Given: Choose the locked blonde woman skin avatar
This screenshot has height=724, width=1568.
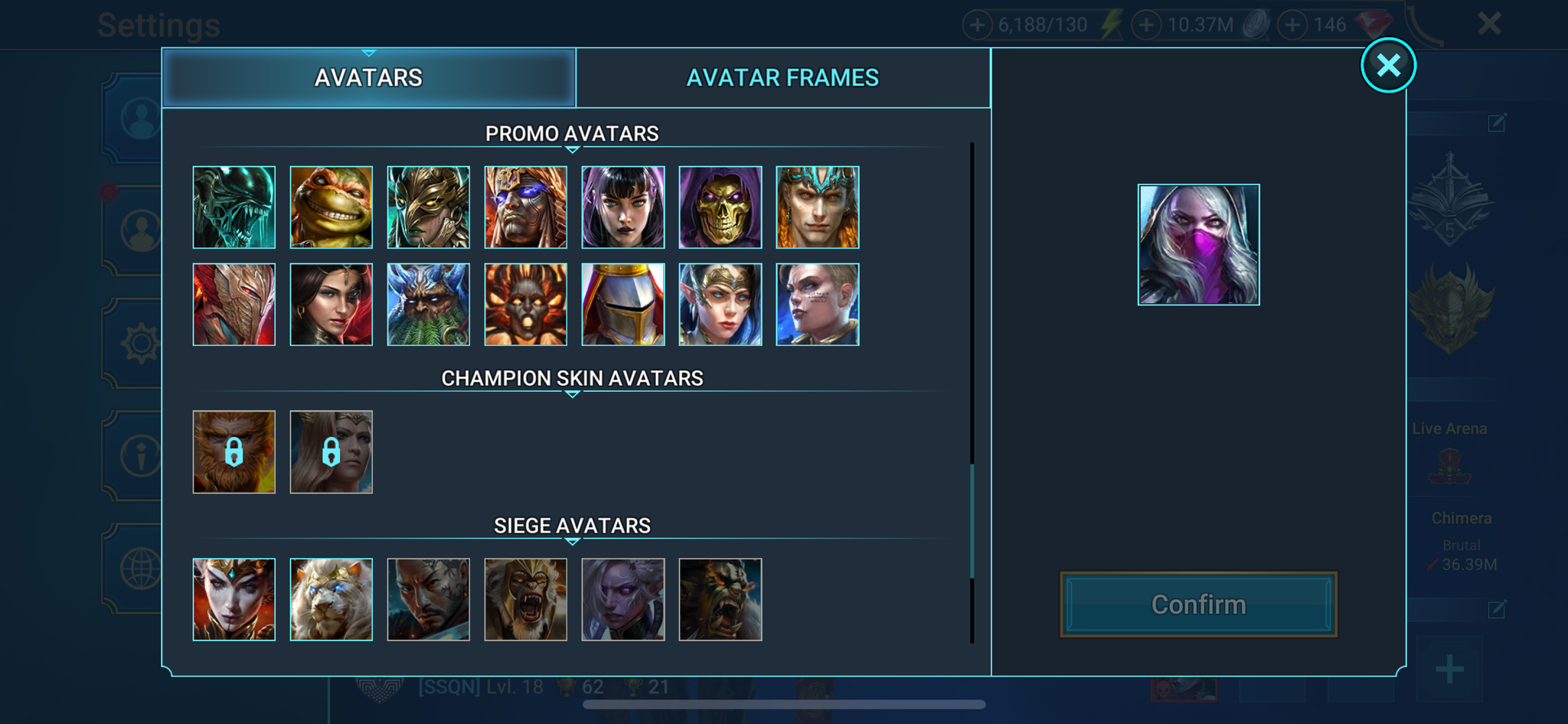Looking at the screenshot, I should [332, 452].
